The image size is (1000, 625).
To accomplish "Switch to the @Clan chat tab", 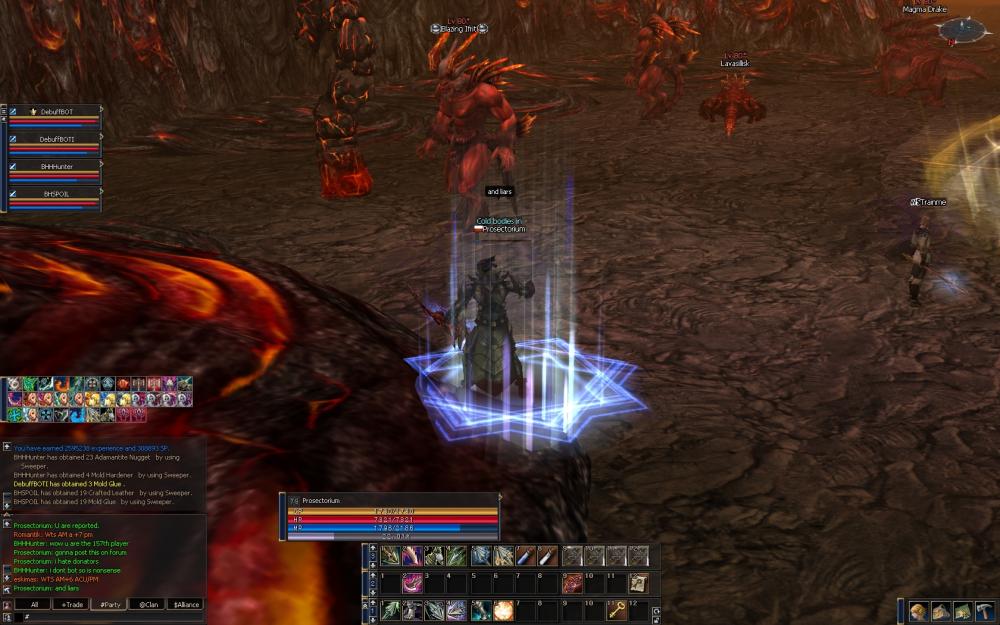I will coord(147,604).
